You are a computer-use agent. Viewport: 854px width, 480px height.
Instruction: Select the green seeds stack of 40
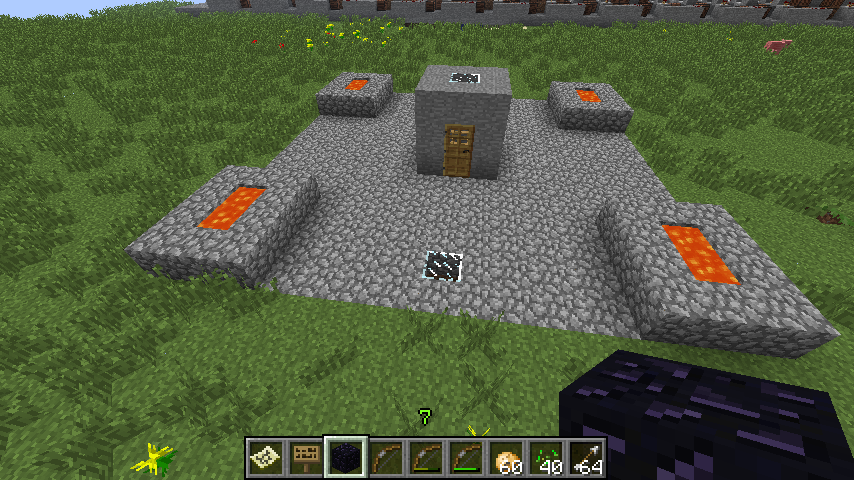click(547, 458)
